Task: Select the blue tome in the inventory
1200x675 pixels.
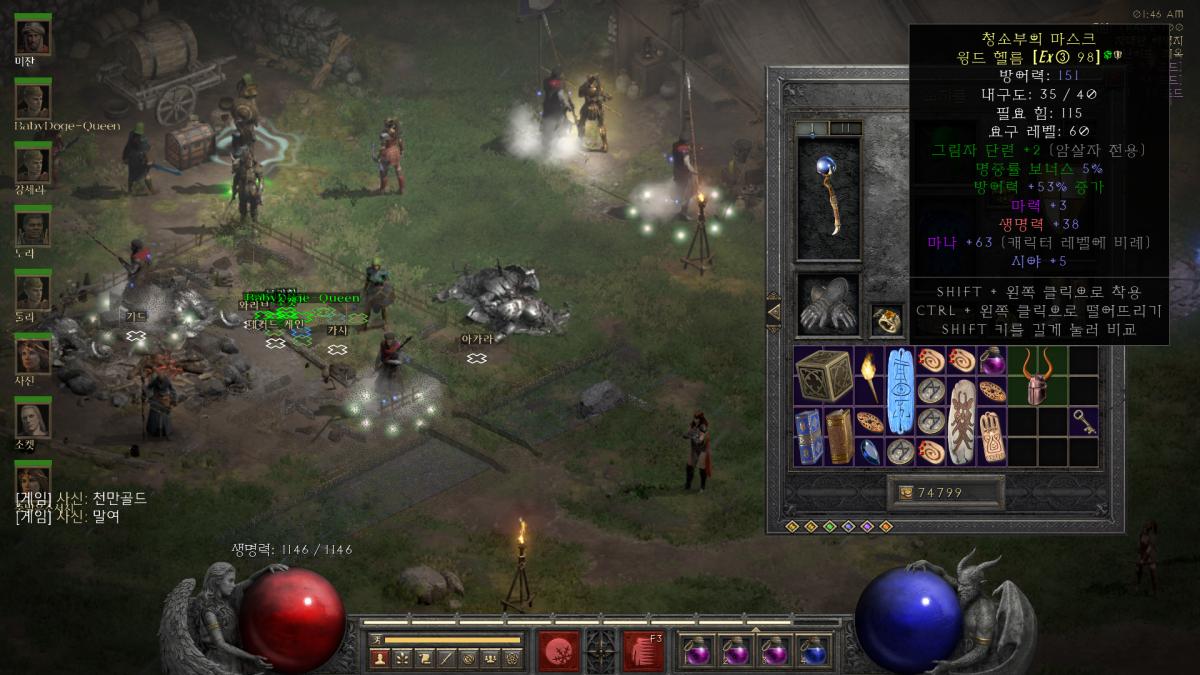Action: tap(809, 437)
